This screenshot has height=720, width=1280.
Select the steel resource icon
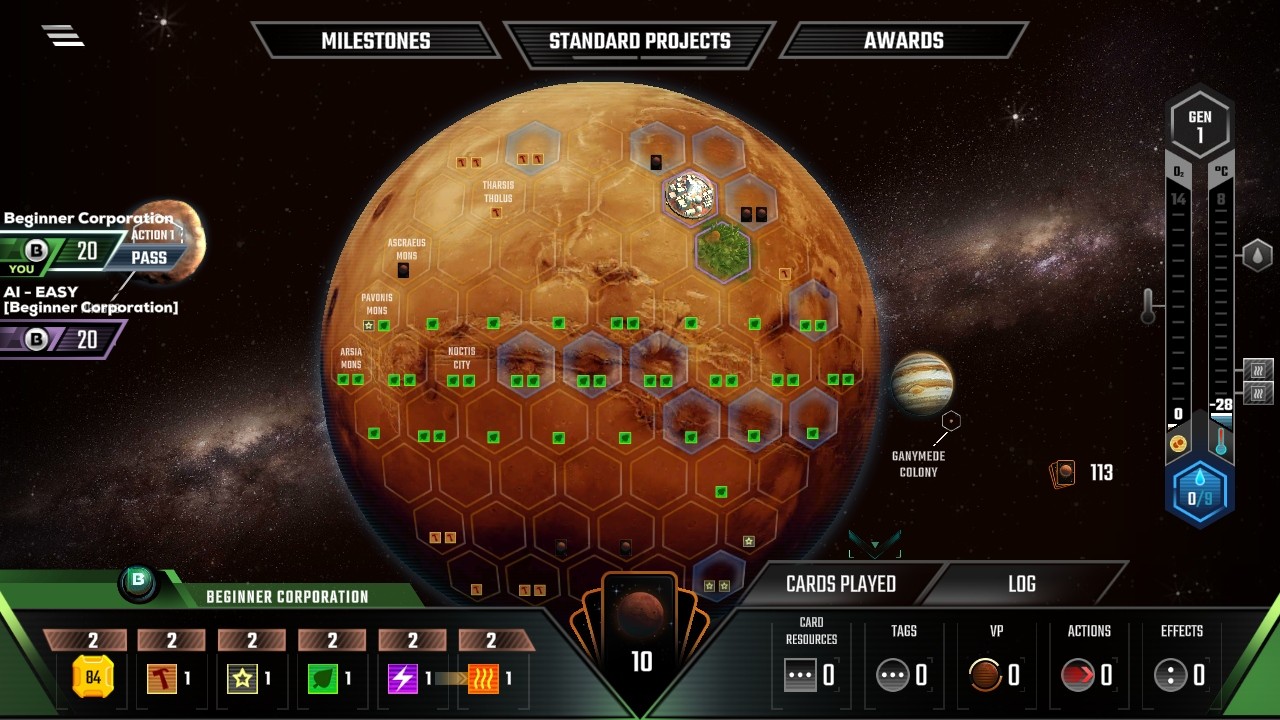coord(161,678)
